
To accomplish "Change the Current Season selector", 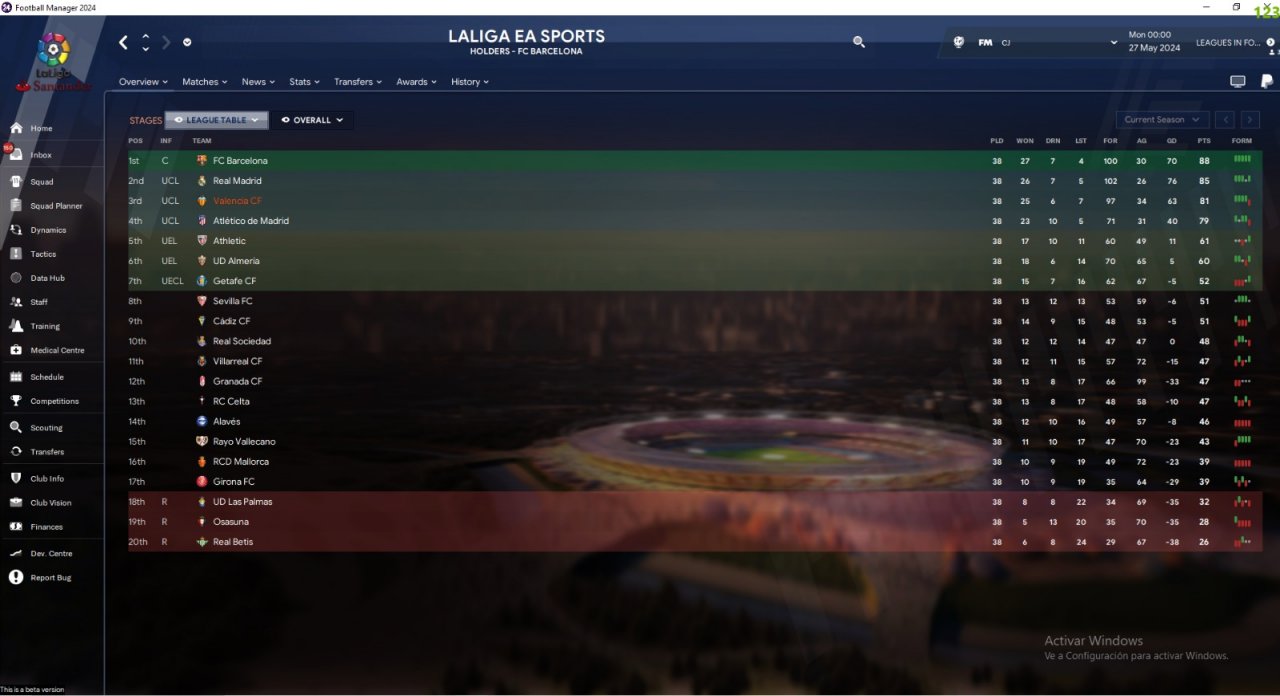I will click(x=1162, y=120).
